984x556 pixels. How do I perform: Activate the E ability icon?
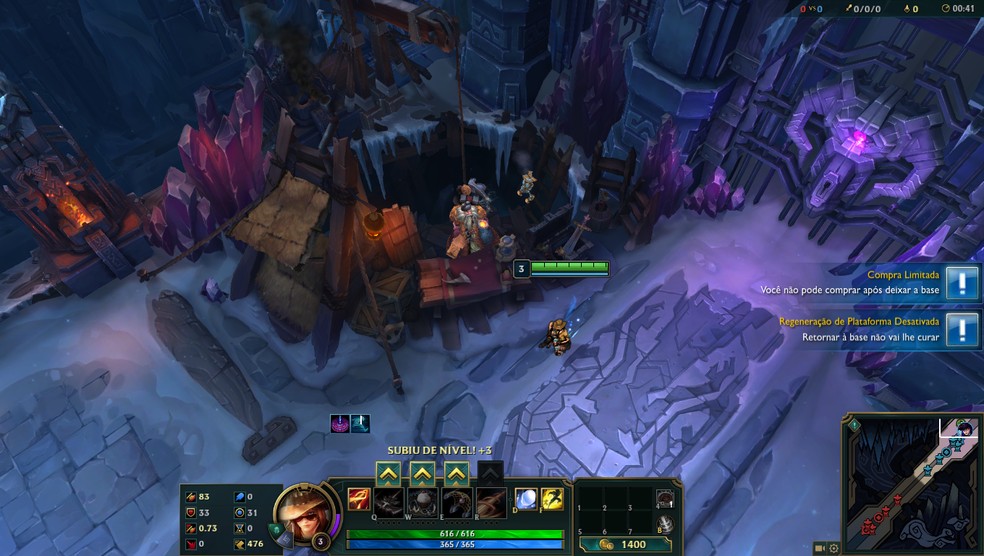[x=456, y=501]
